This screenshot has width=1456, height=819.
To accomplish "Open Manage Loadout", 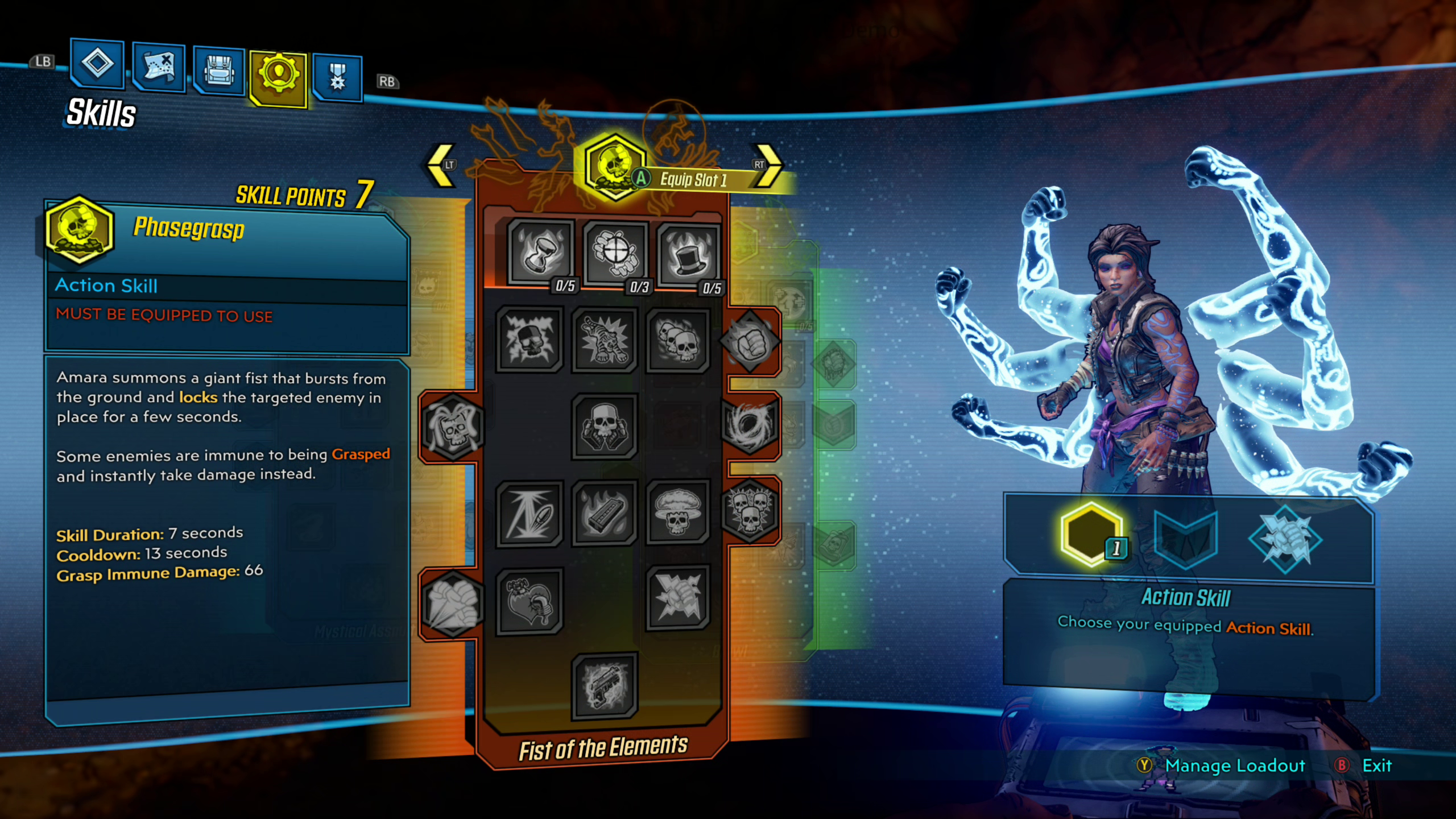I will tap(1234, 766).
